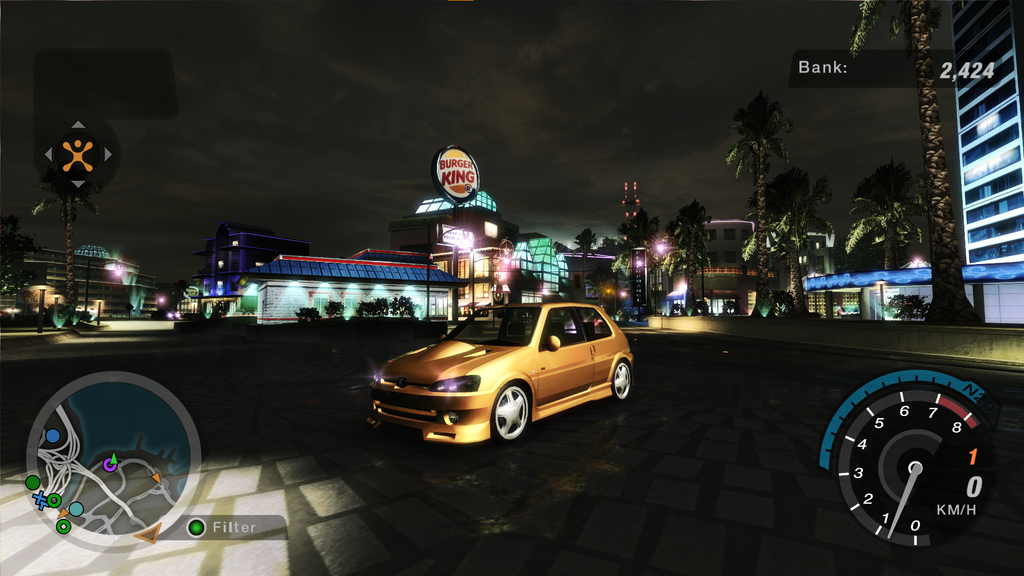This screenshot has height=576, width=1024.
Task: Open the circular minimap
Action: [113, 461]
